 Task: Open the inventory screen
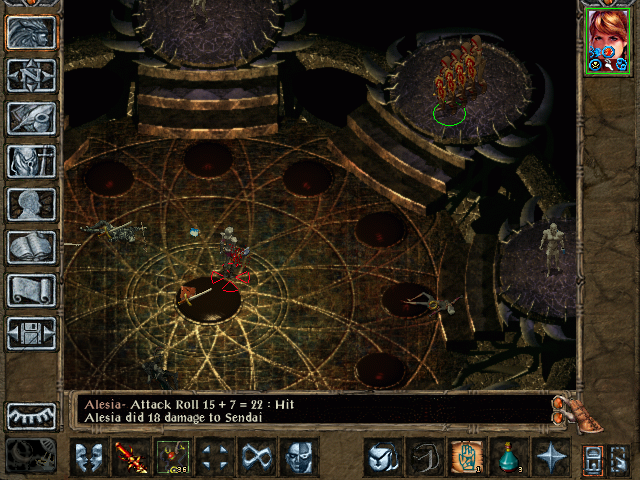(x=32, y=160)
